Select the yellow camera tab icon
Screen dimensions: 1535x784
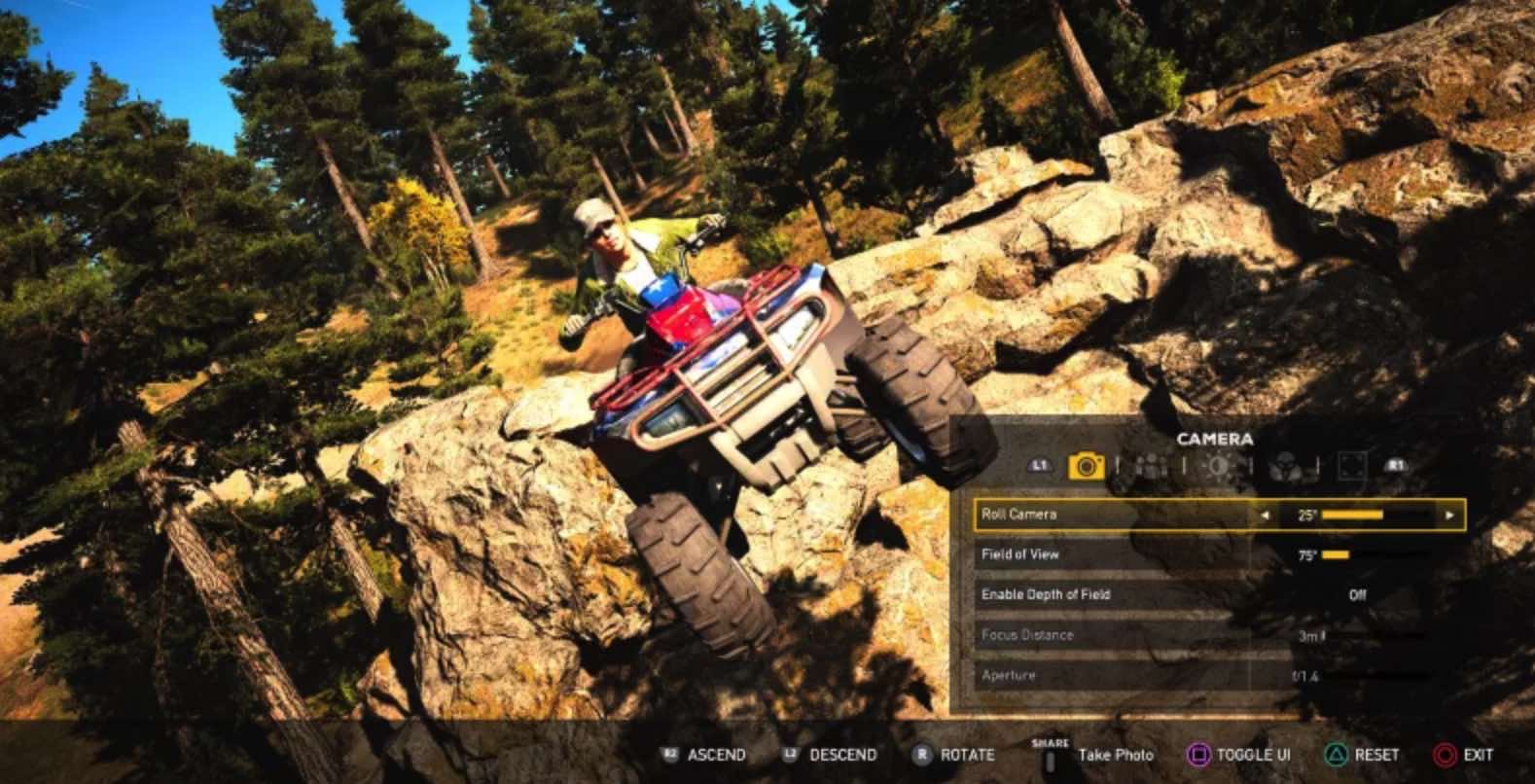pyautogui.click(x=1086, y=466)
